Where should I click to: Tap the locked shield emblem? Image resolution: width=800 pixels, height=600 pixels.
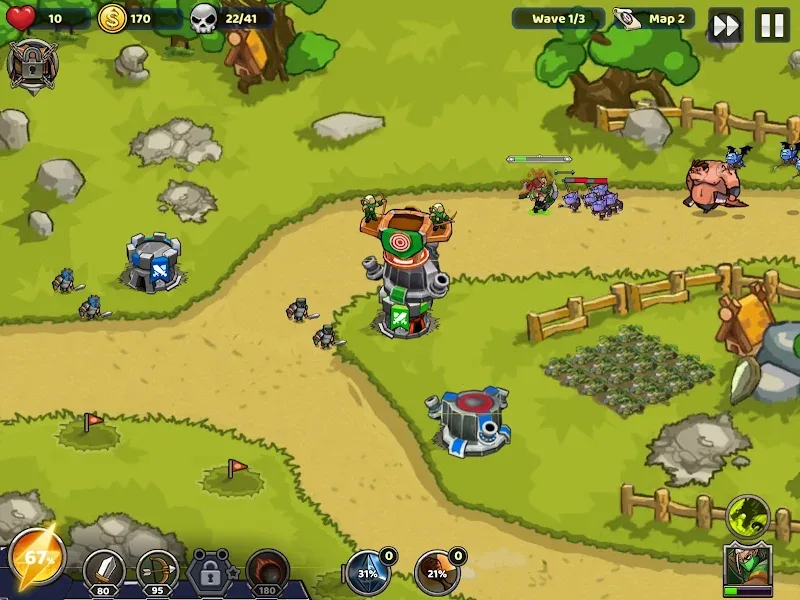coord(32,64)
